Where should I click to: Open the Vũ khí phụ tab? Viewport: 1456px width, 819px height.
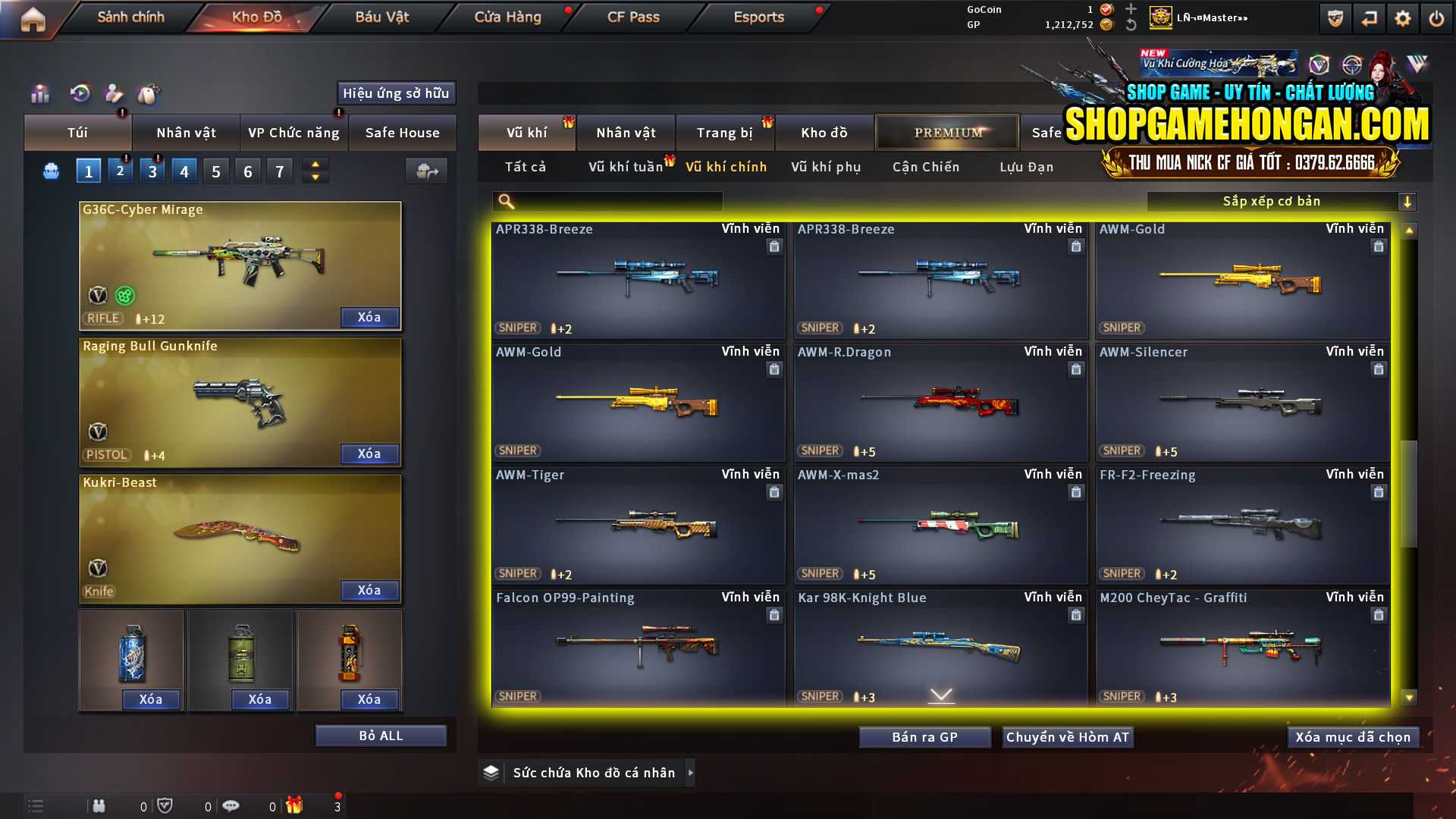coord(826,167)
